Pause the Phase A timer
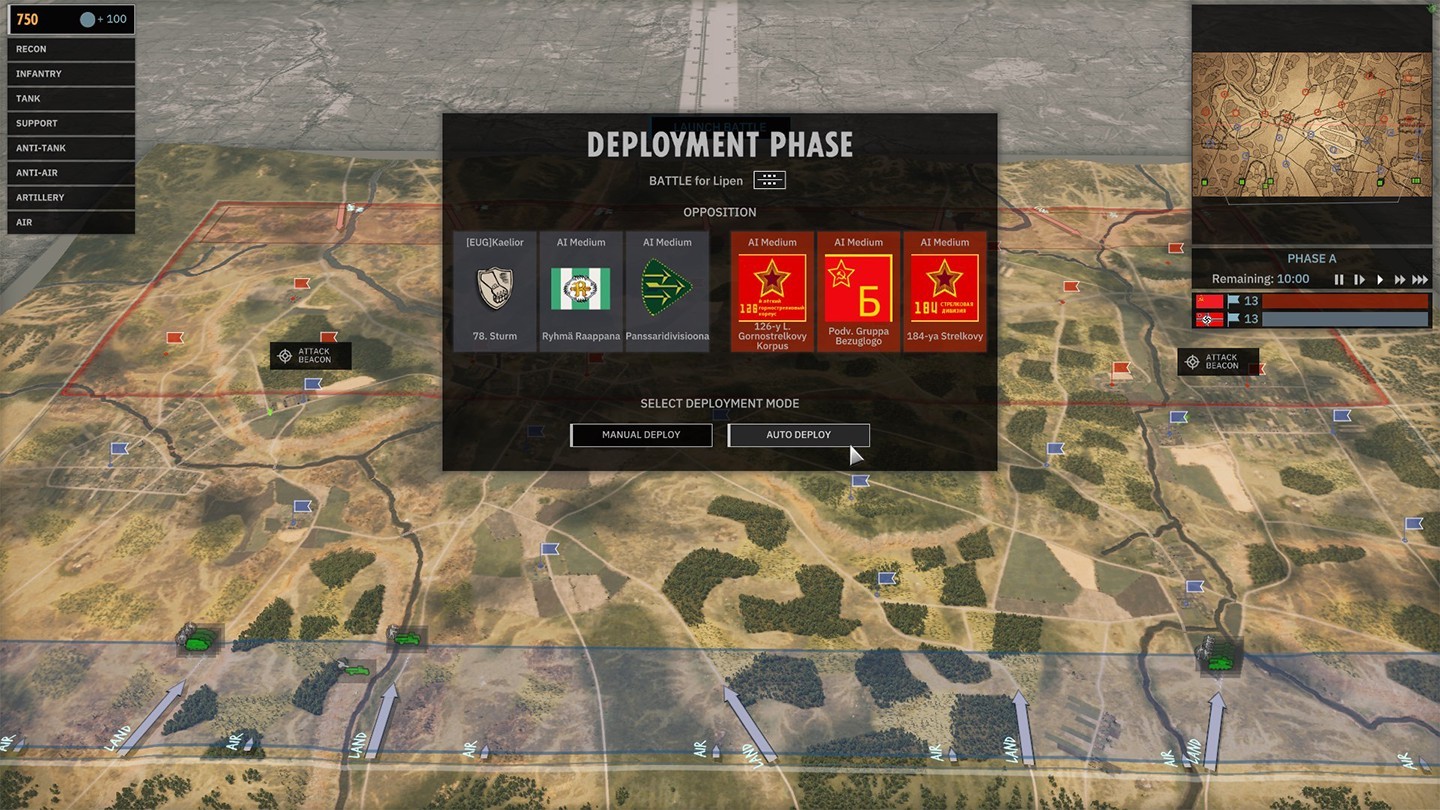Viewport: 1440px width, 810px height. pyautogui.click(x=1339, y=279)
